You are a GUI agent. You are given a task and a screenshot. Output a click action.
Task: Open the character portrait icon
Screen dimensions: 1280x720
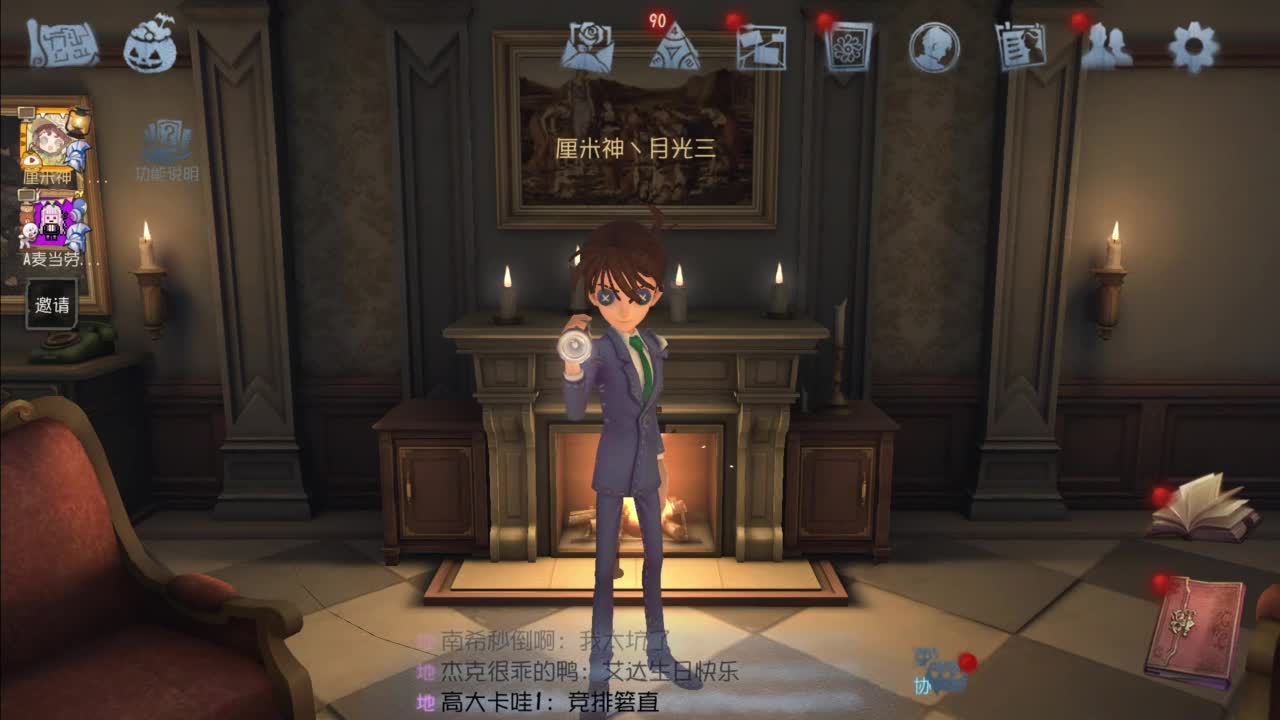pos(934,46)
